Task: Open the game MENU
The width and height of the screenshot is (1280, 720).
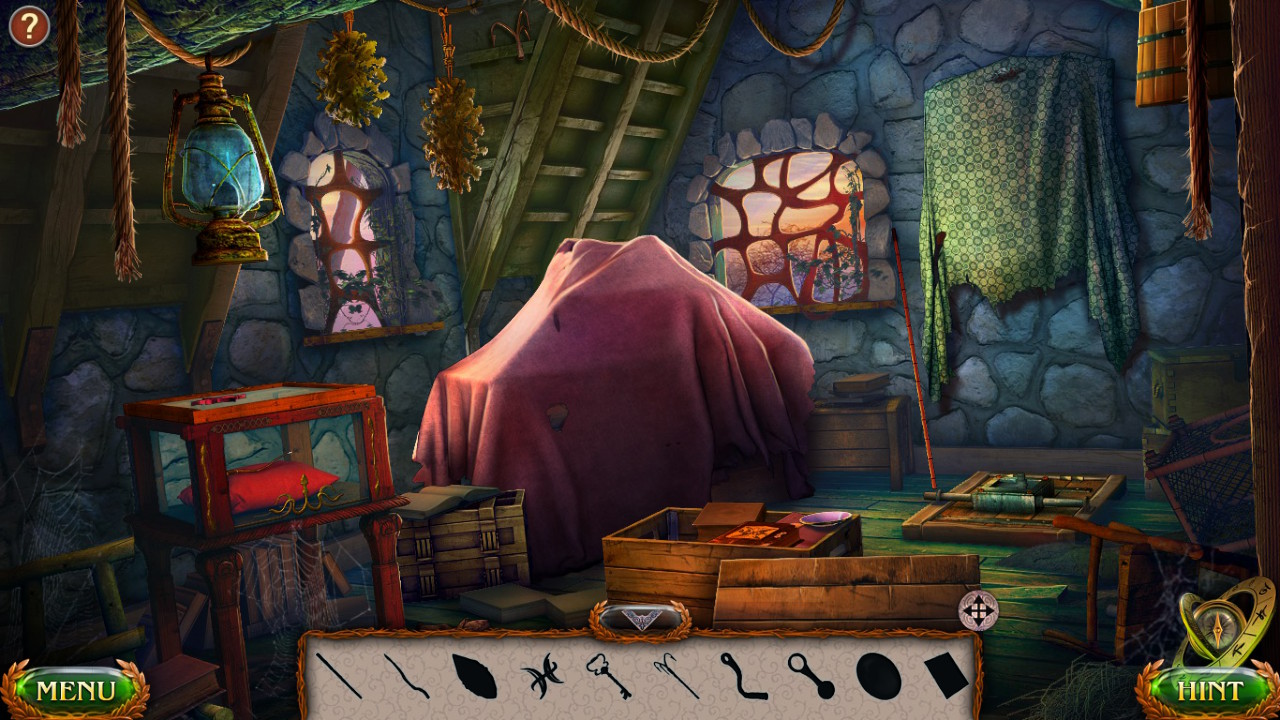Action: pyautogui.click(x=75, y=688)
